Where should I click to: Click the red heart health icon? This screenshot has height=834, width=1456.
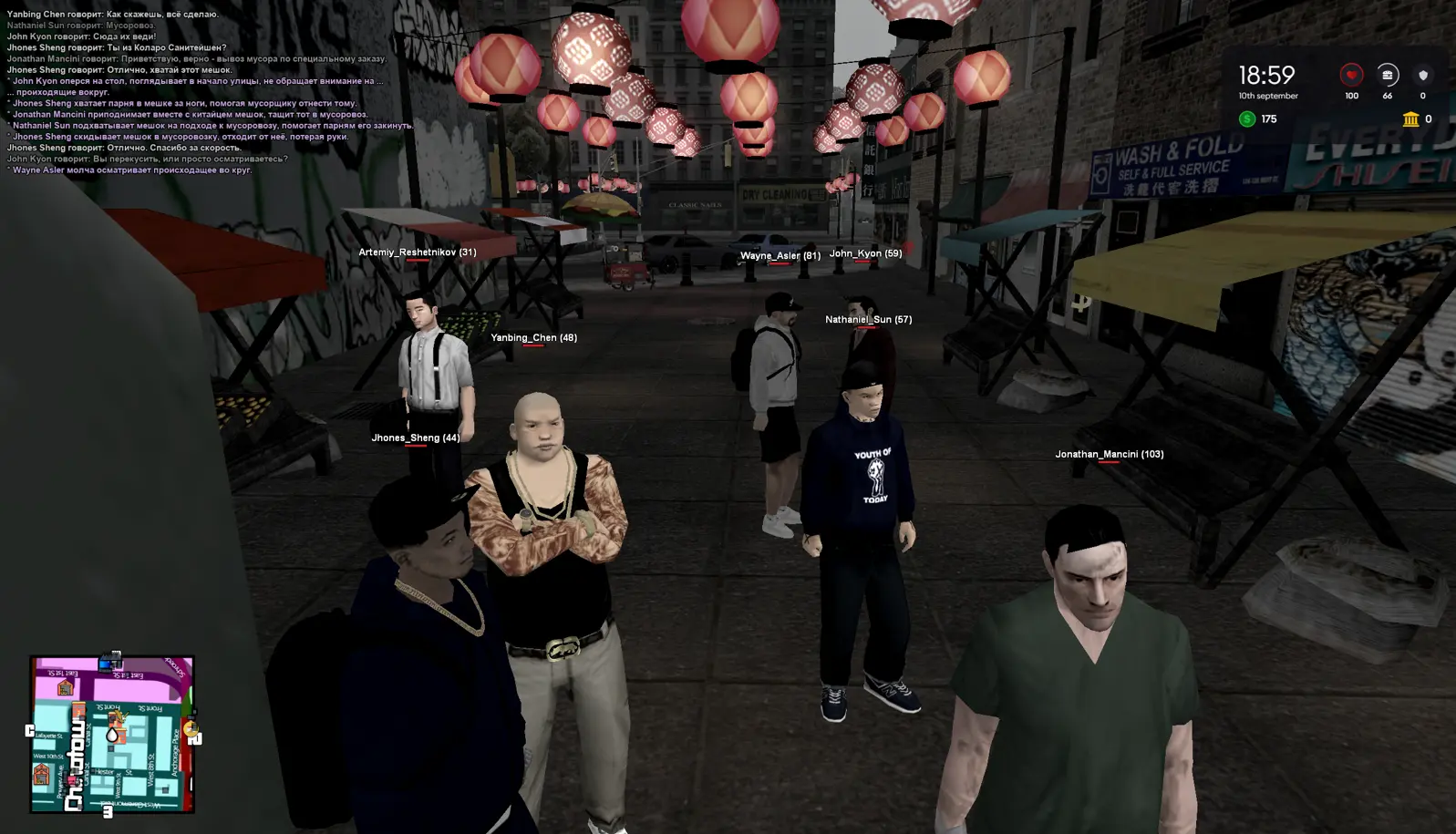pos(1351,75)
